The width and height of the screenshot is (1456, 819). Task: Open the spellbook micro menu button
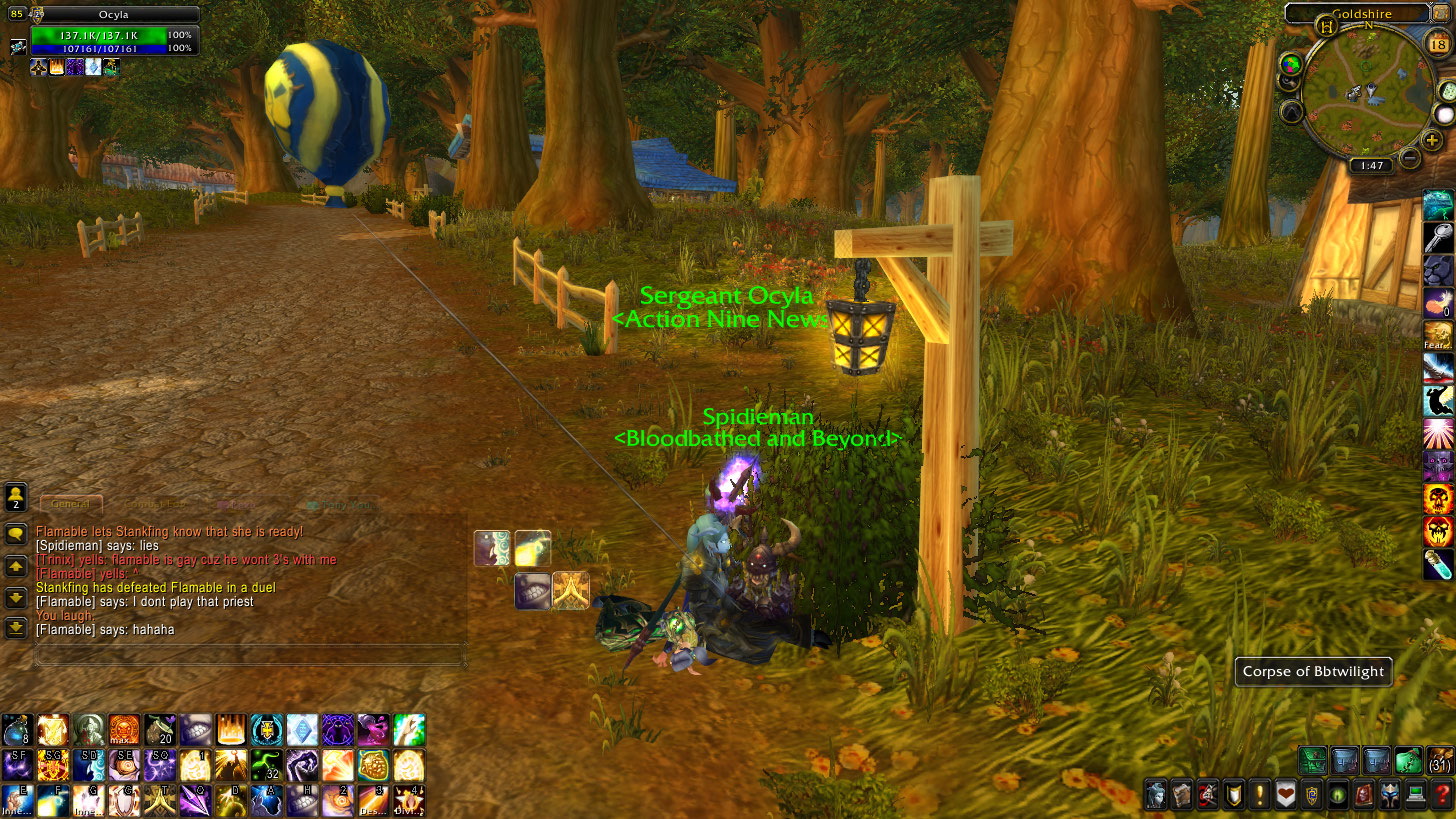click(x=1182, y=796)
